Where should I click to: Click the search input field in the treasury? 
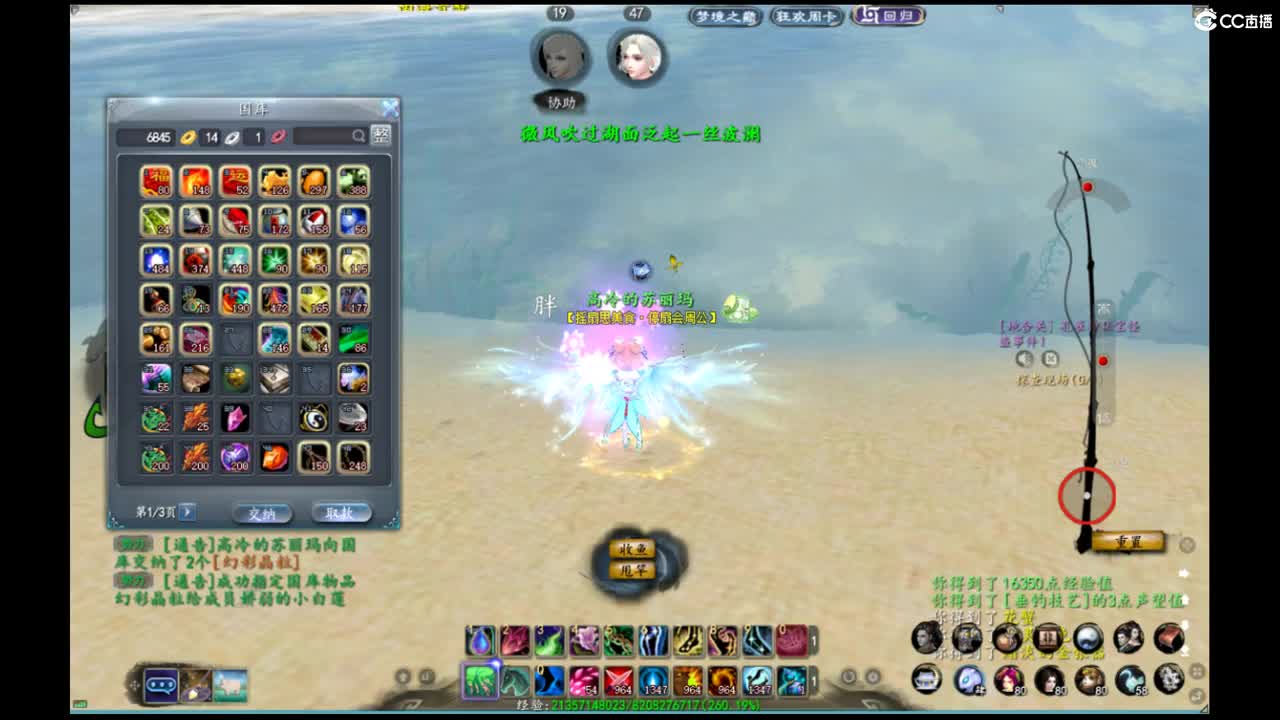pyautogui.click(x=325, y=136)
